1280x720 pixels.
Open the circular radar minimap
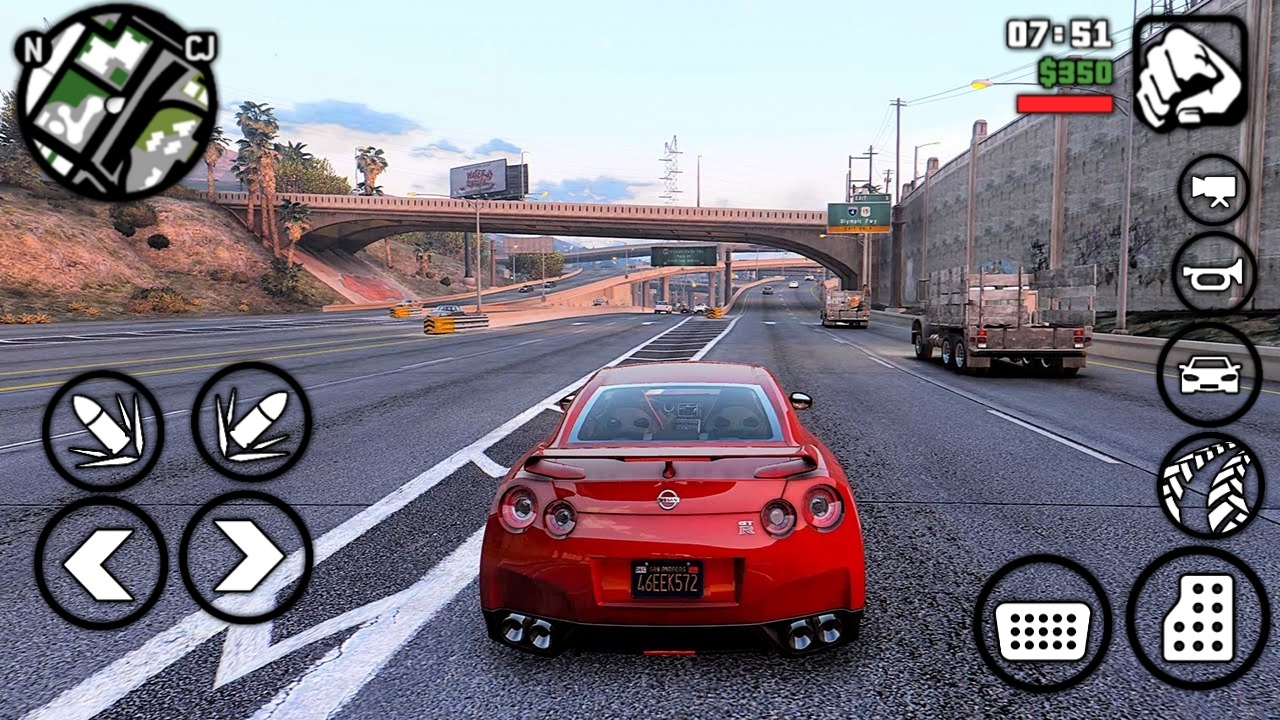116,102
